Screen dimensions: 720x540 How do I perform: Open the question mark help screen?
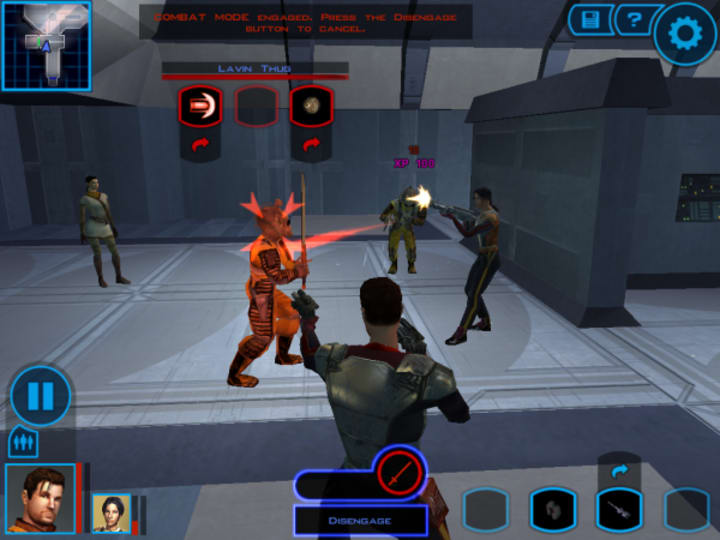click(x=632, y=19)
